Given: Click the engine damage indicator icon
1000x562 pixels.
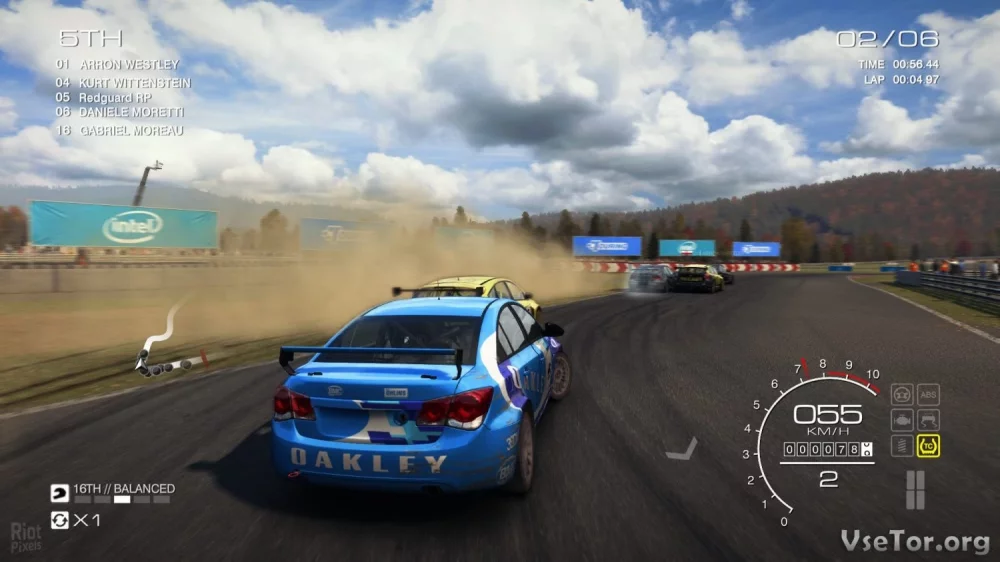Looking at the screenshot, I should coord(902,420).
